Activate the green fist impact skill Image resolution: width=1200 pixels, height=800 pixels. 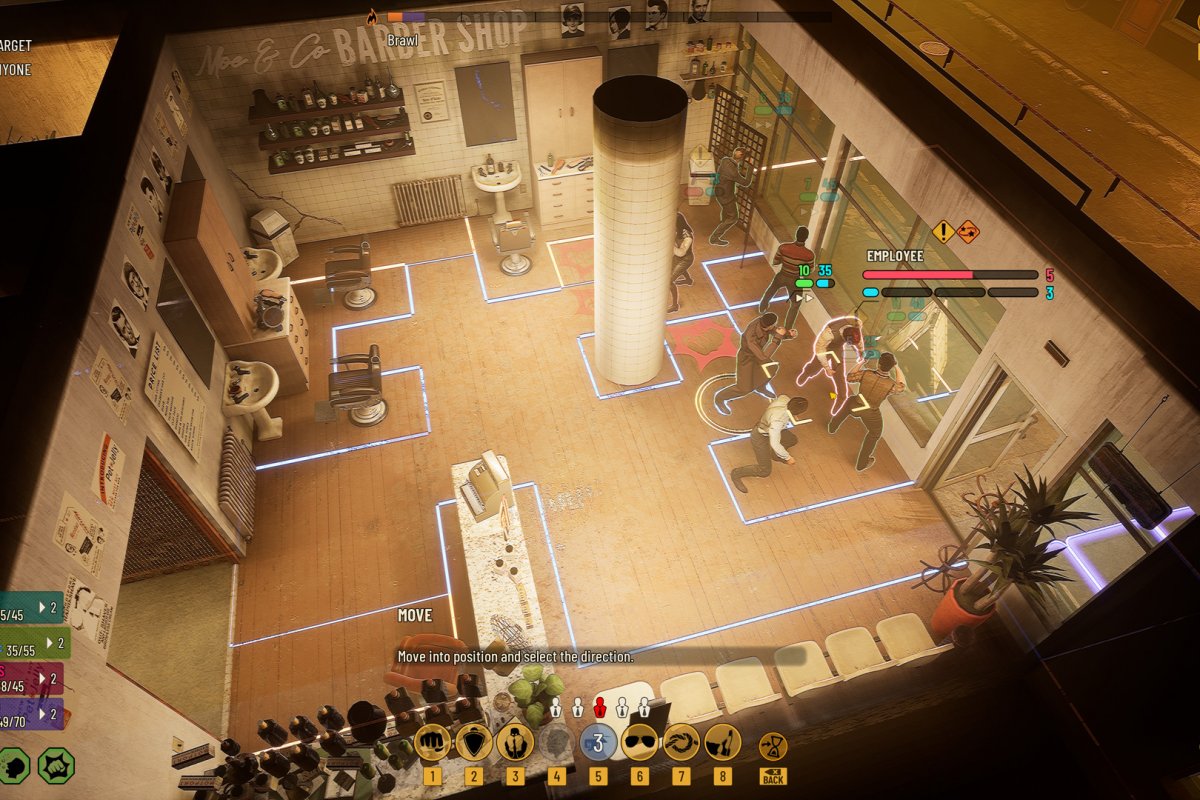[56, 765]
